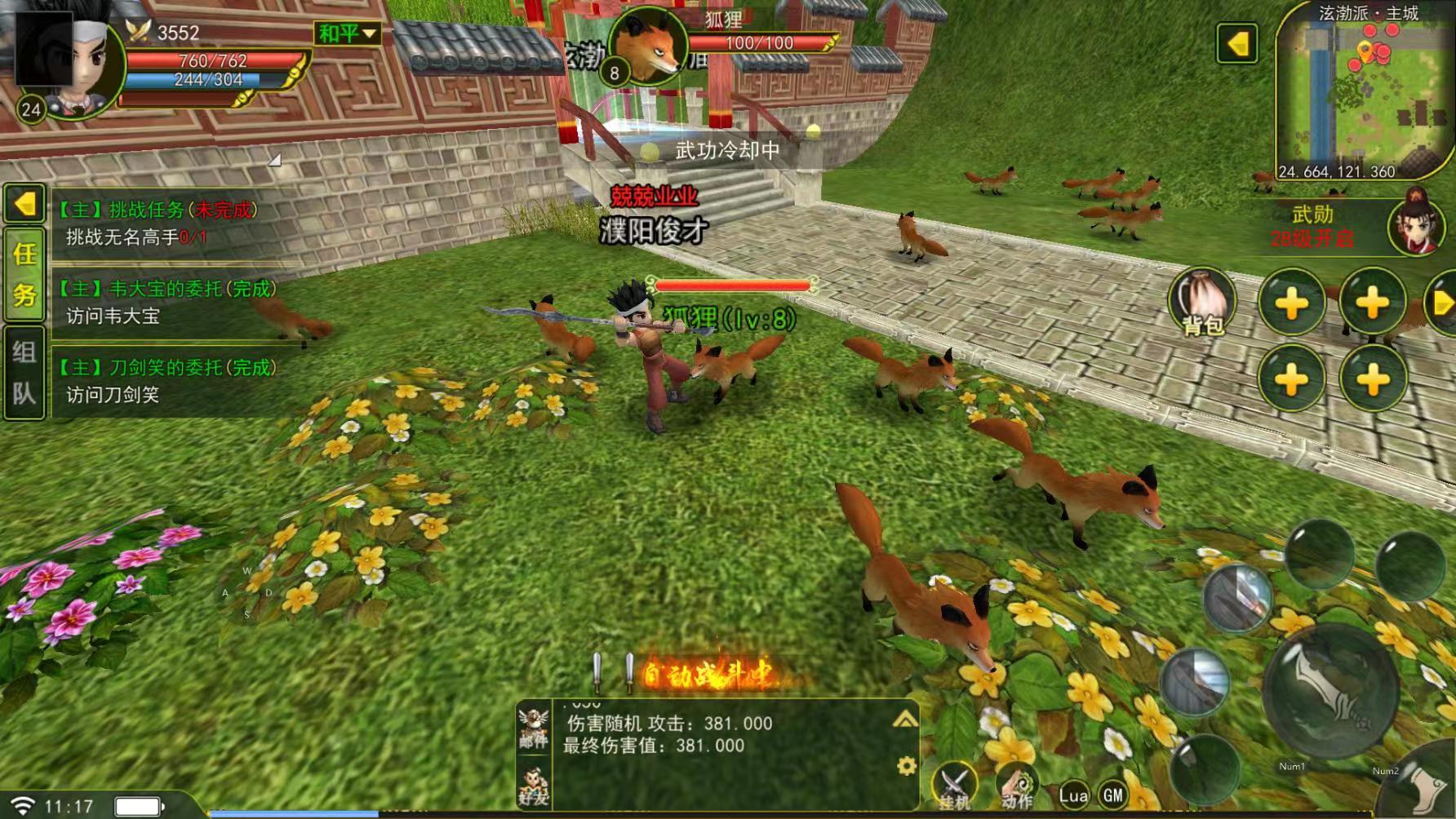Open chat settings gear icon
The width and height of the screenshot is (1456, 819).
[x=906, y=766]
